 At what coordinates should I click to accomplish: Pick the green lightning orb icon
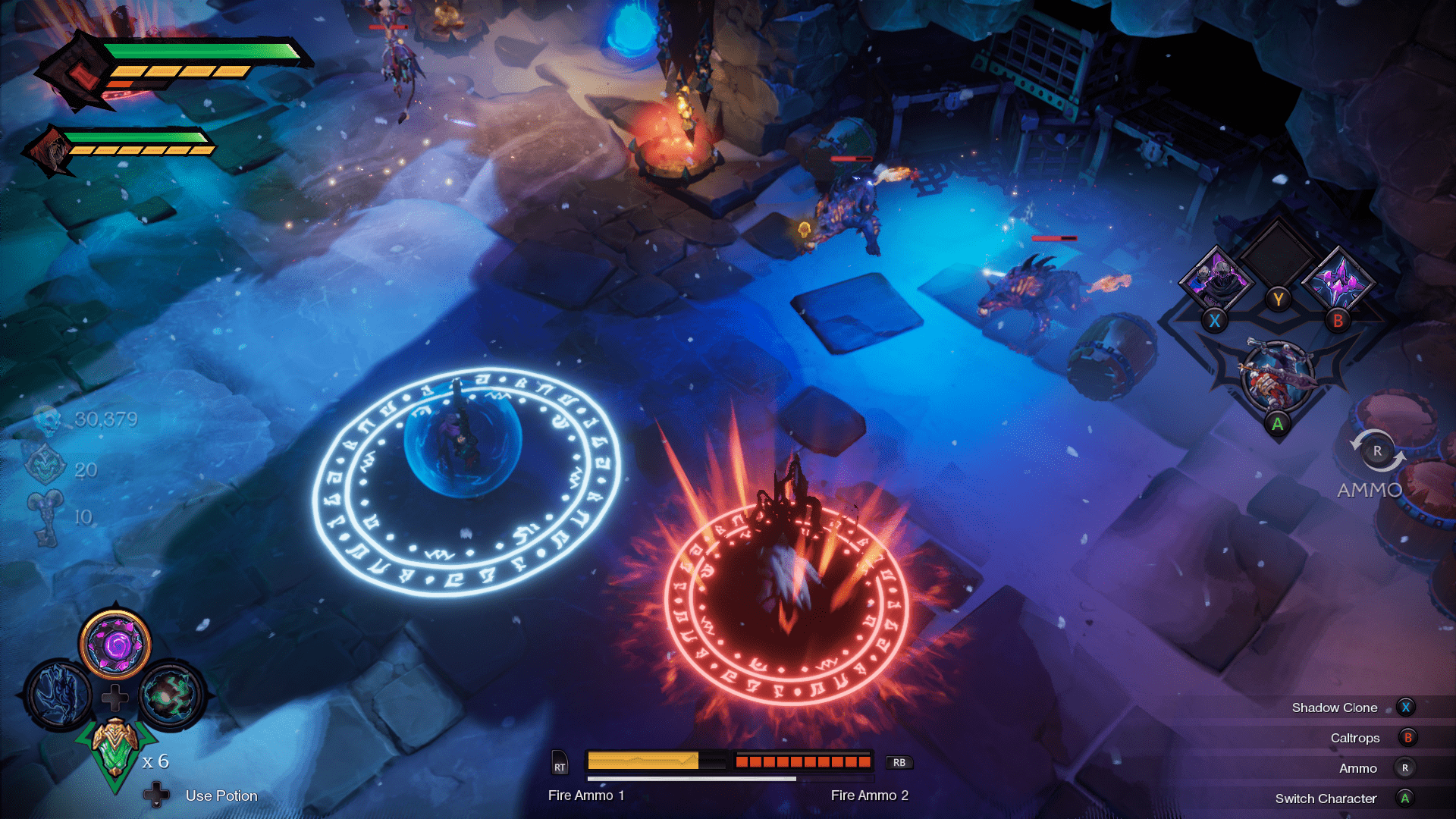point(171,695)
